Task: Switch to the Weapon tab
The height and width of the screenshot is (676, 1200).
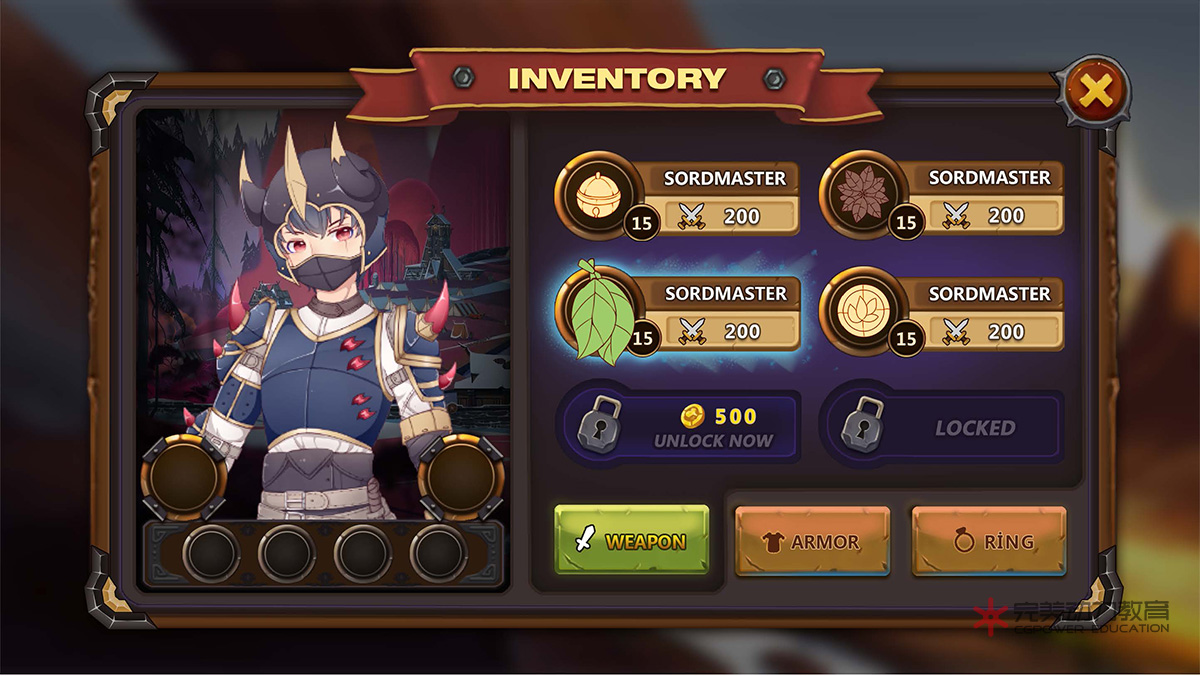Action: [x=632, y=541]
